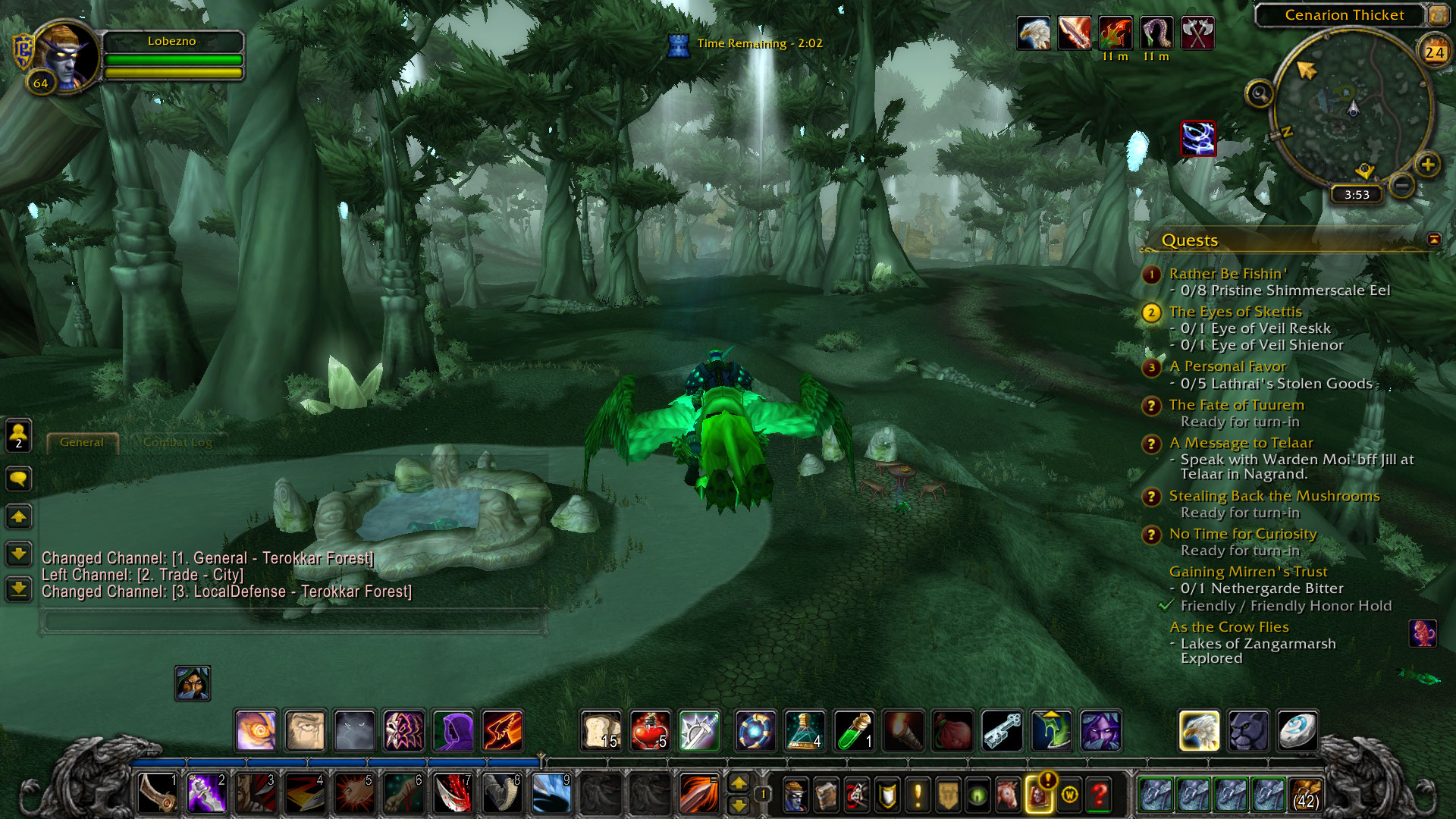Switch to the Combat Log tab

(177, 442)
